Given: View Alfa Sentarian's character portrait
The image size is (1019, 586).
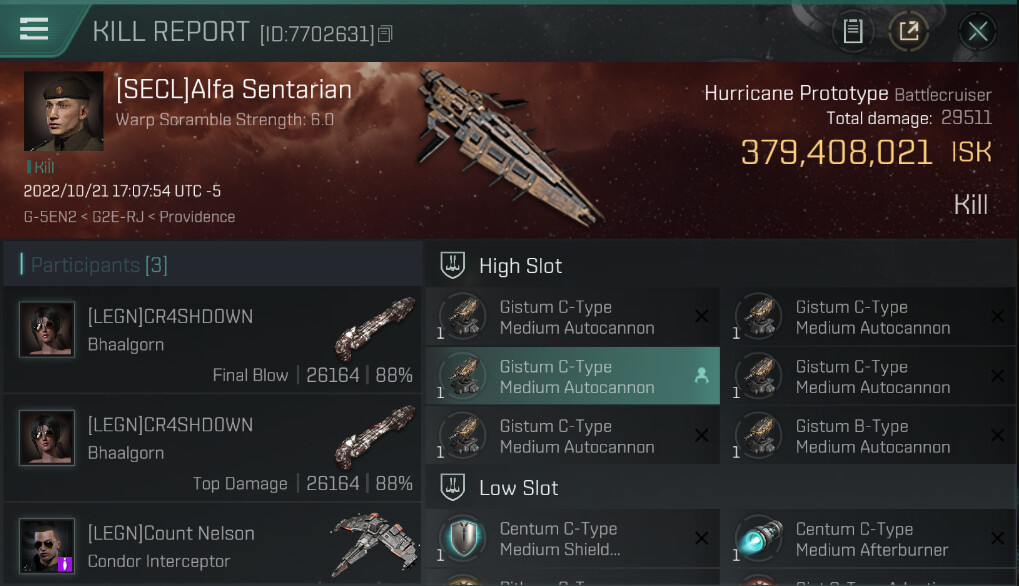Looking at the screenshot, I should pos(63,111).
